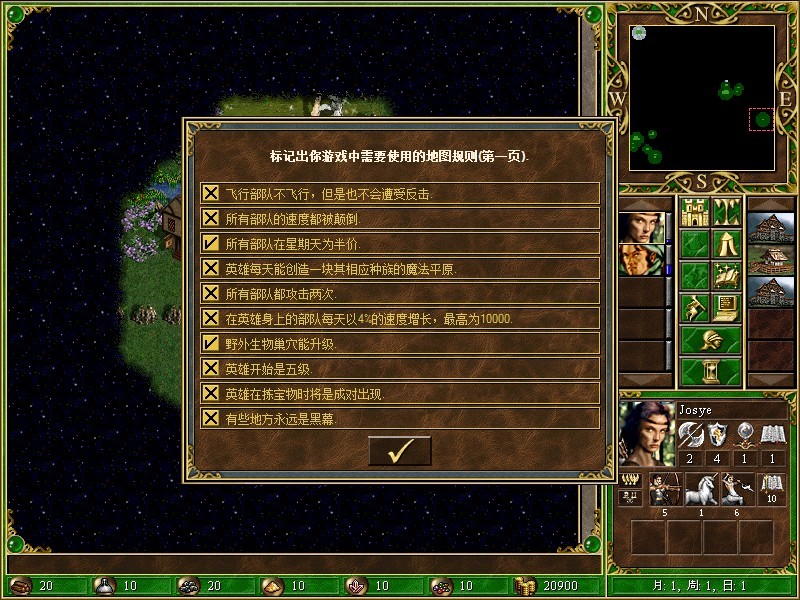Image resolution: width=800 pixels, height=600 pixels.
Task: Untick the rule '野外生物巢穴能升级'
Action: (211, 343)
